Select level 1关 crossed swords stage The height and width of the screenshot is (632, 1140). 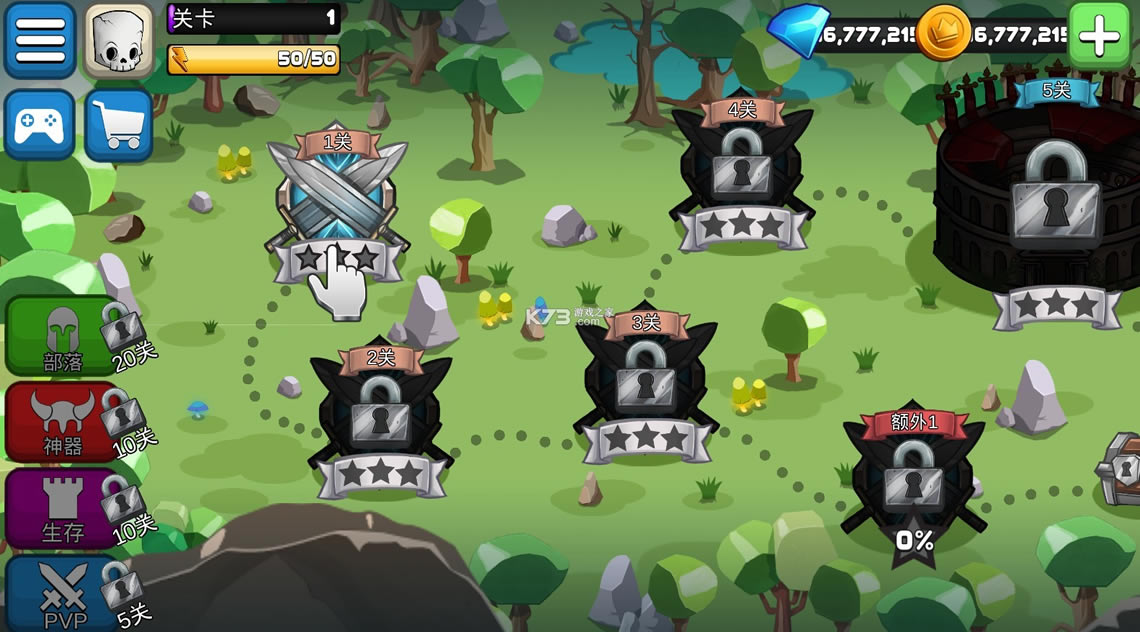(337, 200)
